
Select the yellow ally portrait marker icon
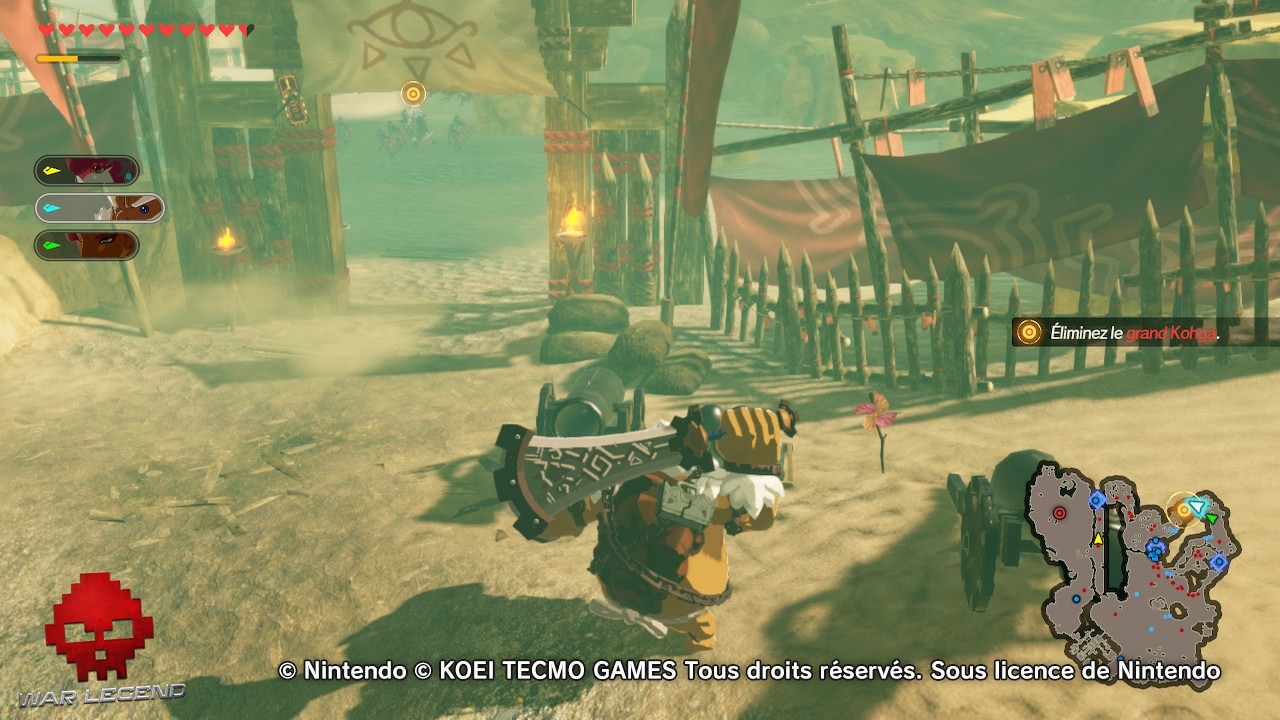[52, 170]
